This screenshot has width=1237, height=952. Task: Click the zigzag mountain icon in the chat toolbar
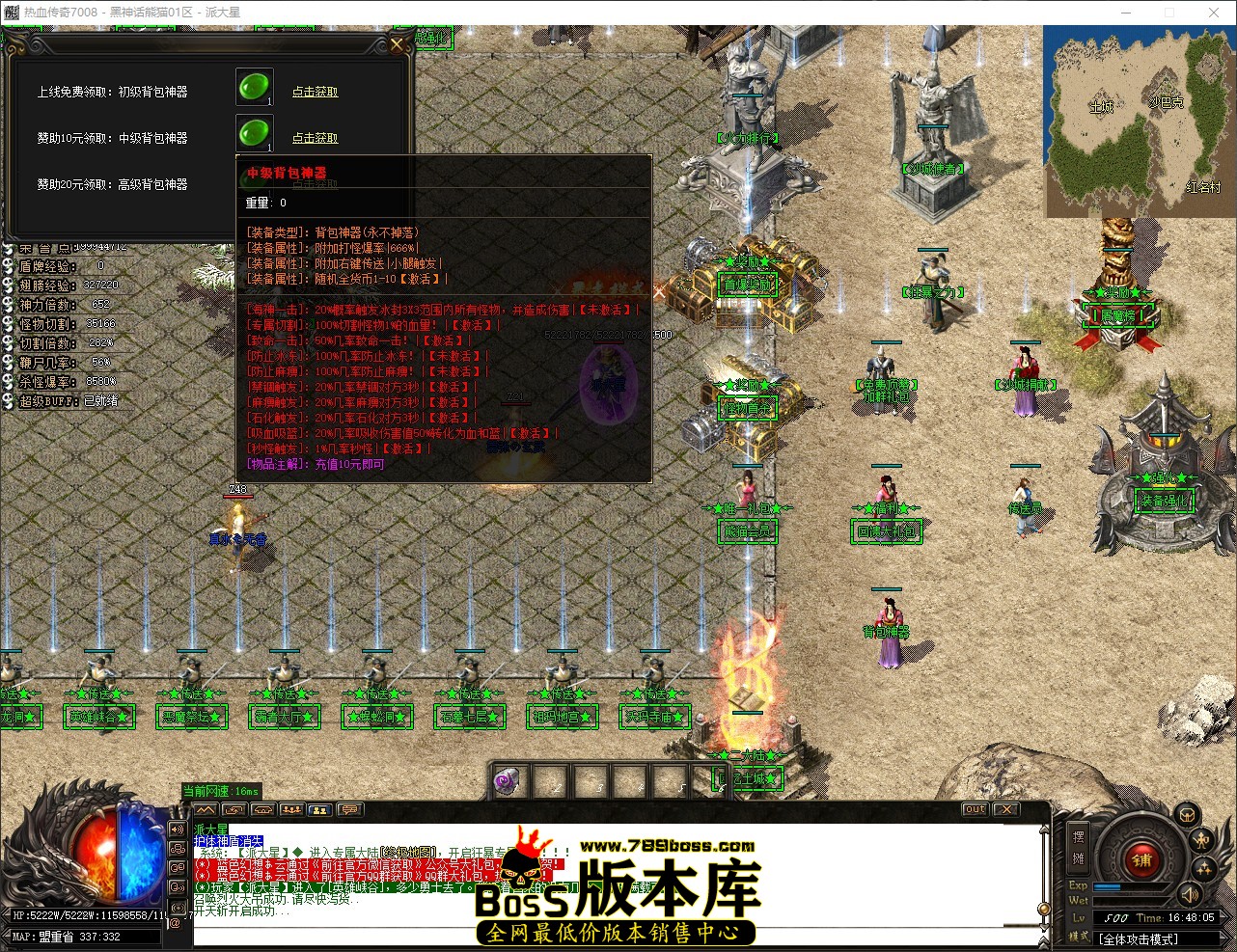[206, 810]
